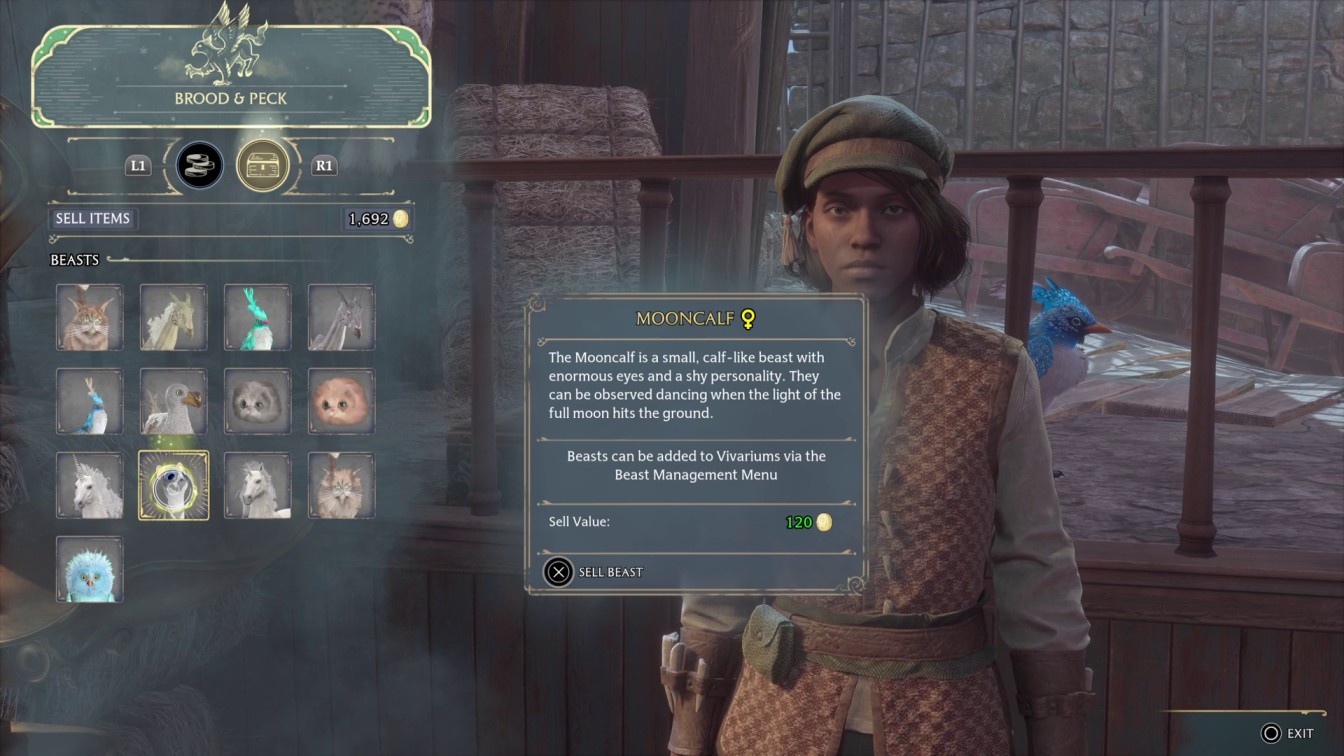Select the orange Kneazle beast slot
The image size is (1344, 756).
[x=90, y=317]
